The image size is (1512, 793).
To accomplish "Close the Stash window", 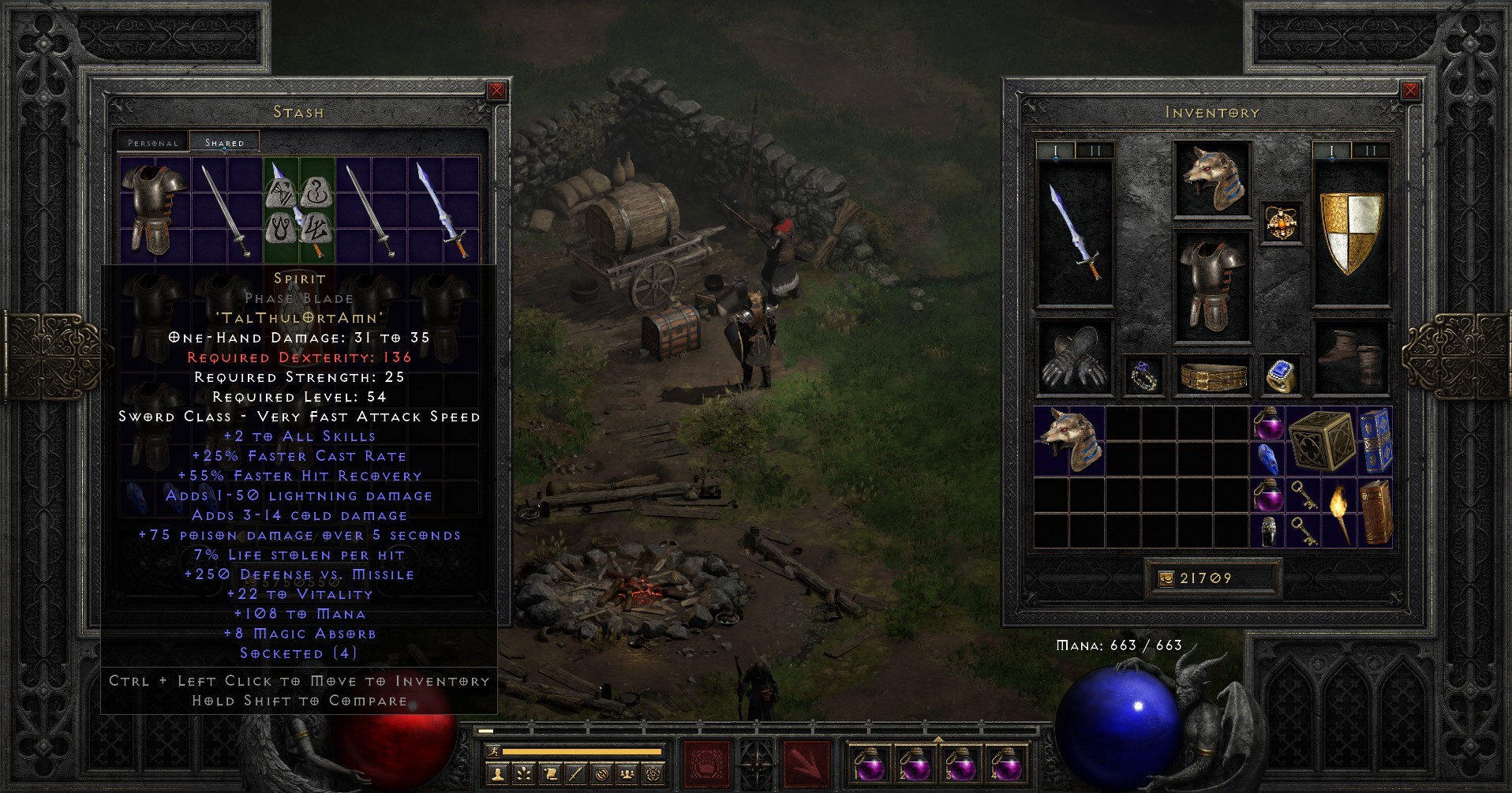I will (x=496, y=90).
